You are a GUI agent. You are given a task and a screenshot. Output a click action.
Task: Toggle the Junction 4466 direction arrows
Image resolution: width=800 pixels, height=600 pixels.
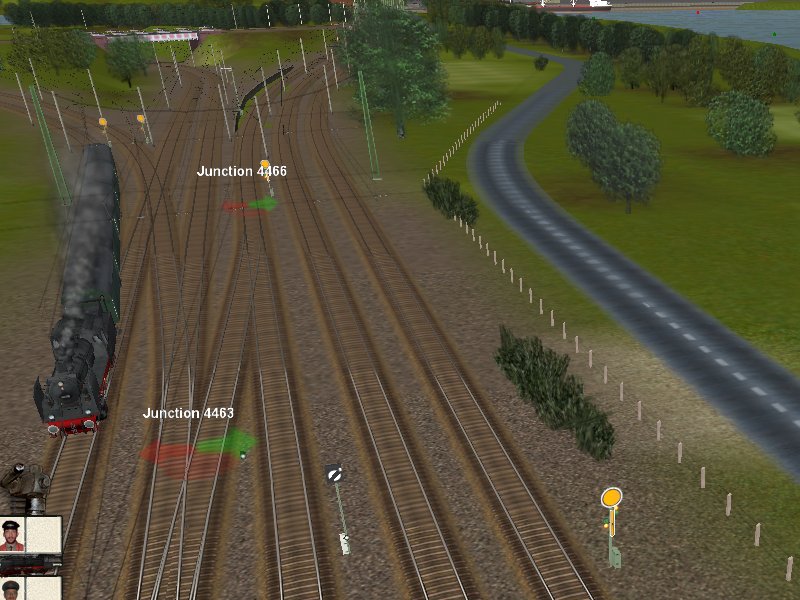[249, 205]
